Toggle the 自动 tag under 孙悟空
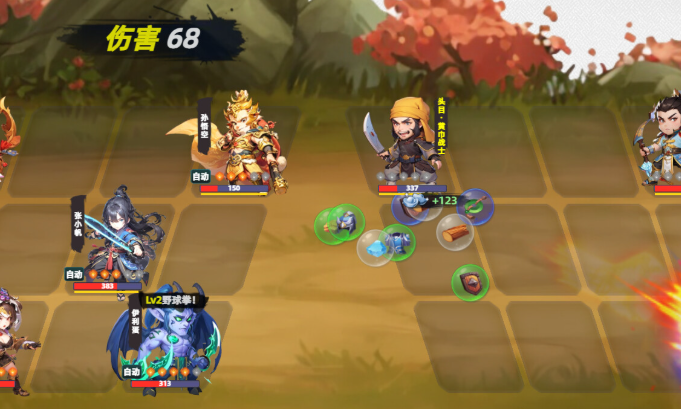The image size is (681, 409). (x=201, y=177)
